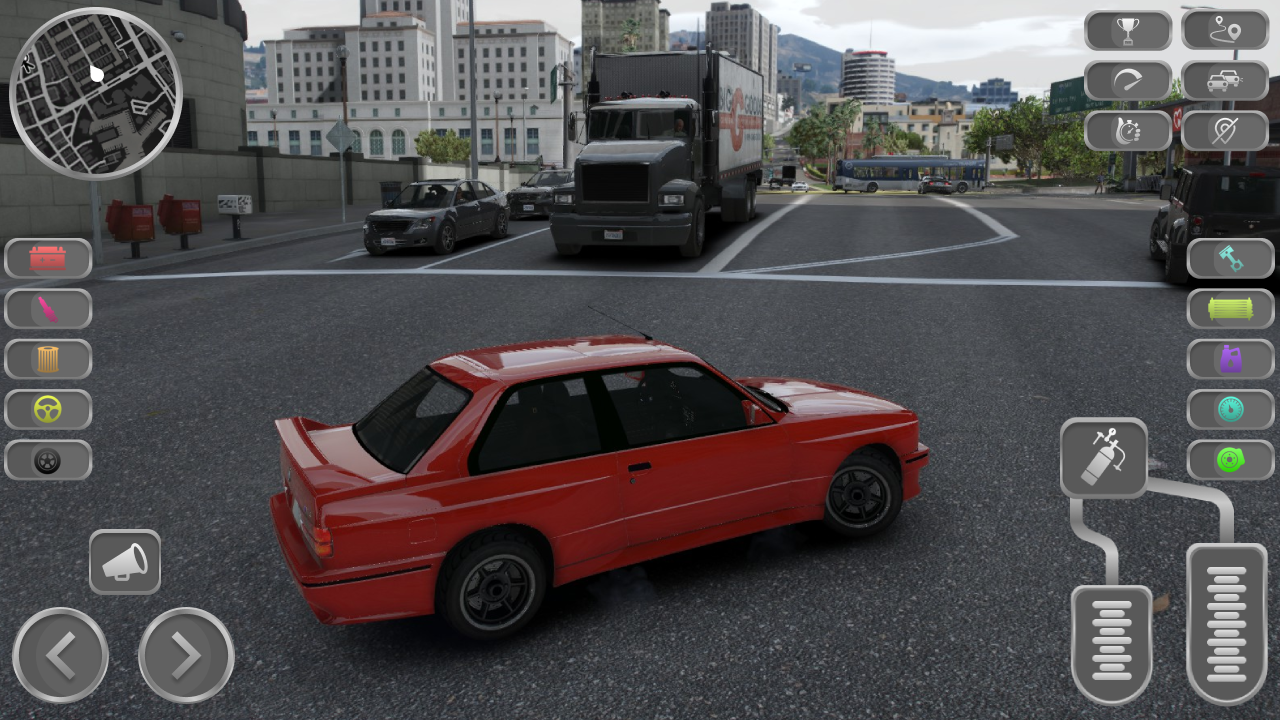Toggle the teal boost gauge option
Image resolution: width=1280 pixels, height=720 pixels.
click(1231, 410)
